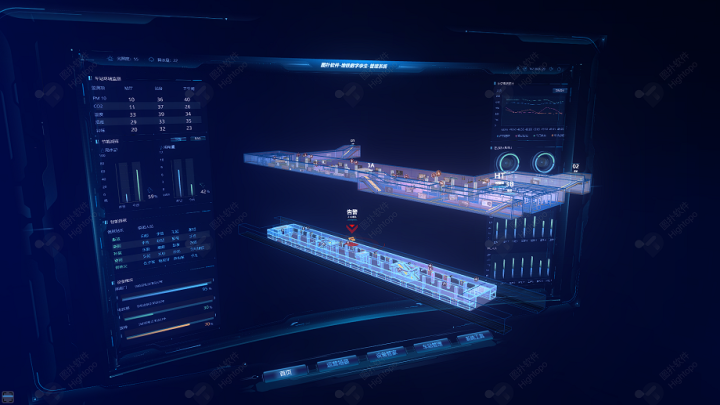Select the red 告警 alarm marker
This screenshot has height=405, width=720.
[351, 229]
